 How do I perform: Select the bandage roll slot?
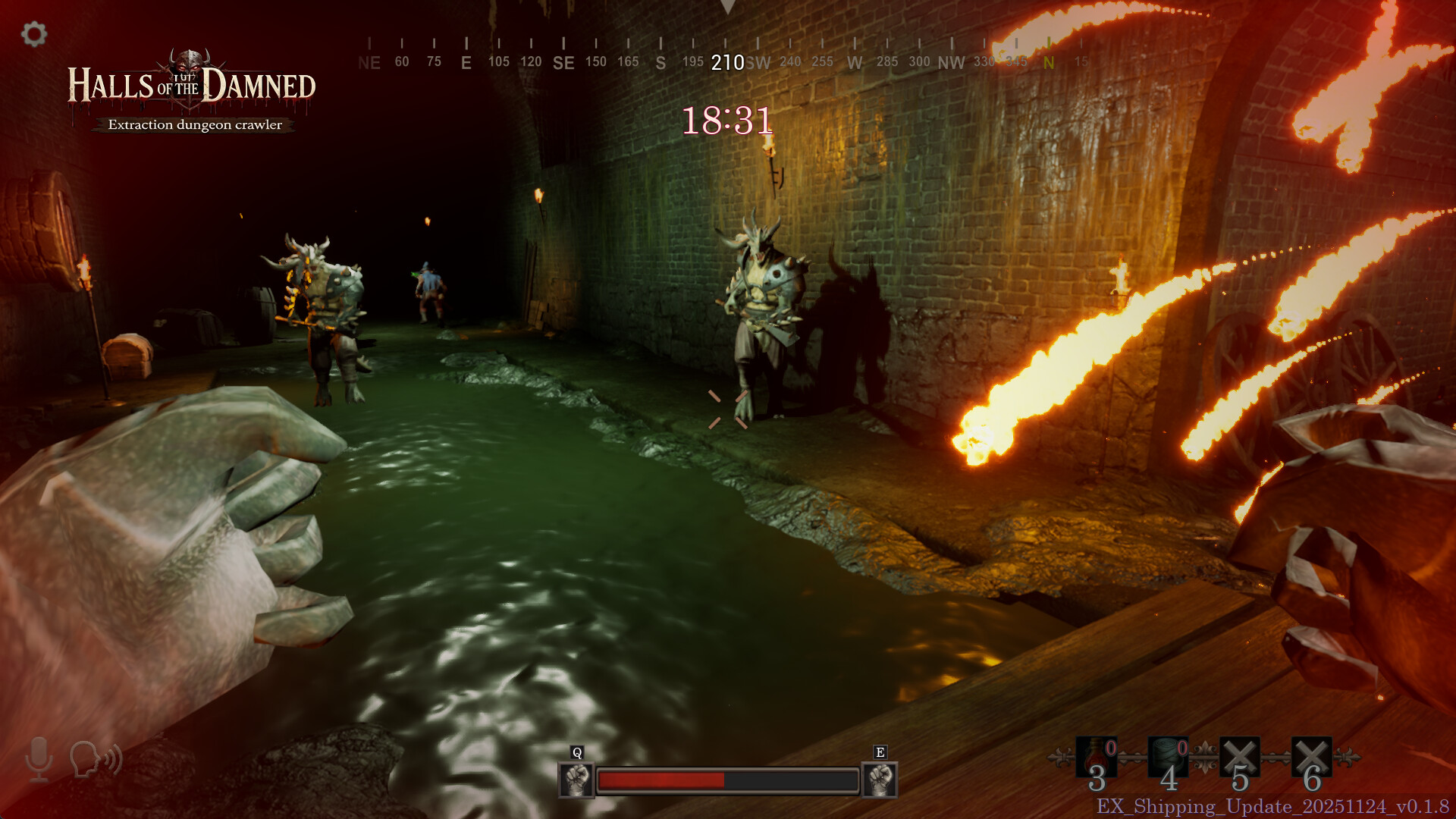click(1167, 757)
